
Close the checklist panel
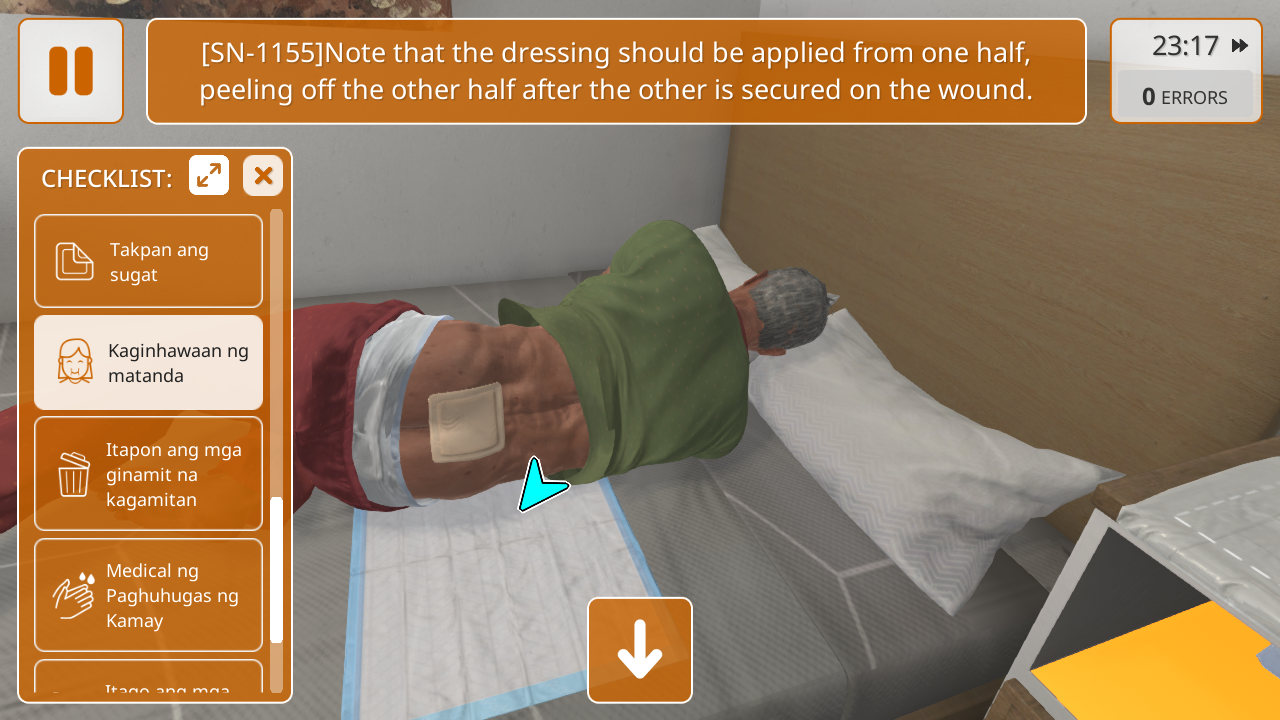click(x=263, y=176)
